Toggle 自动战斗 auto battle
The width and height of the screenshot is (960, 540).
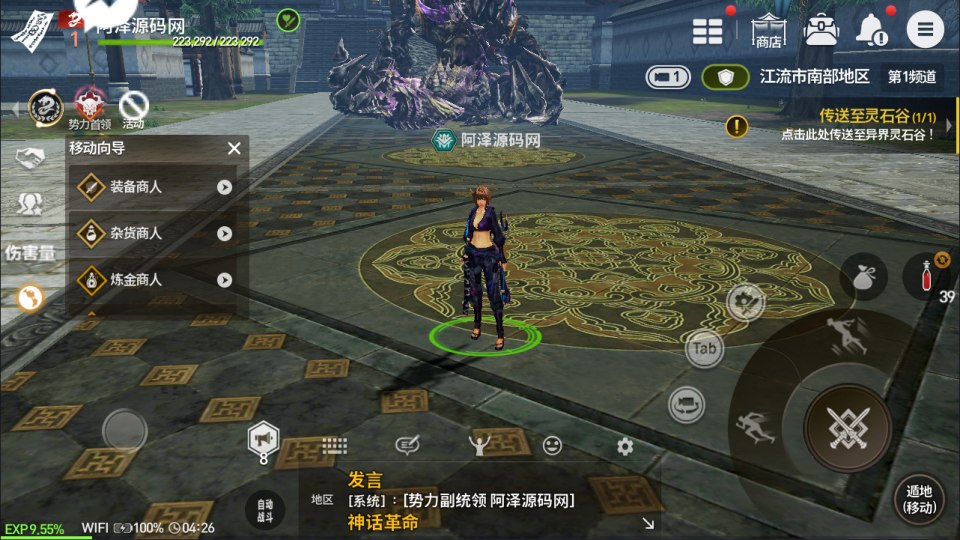264,510
